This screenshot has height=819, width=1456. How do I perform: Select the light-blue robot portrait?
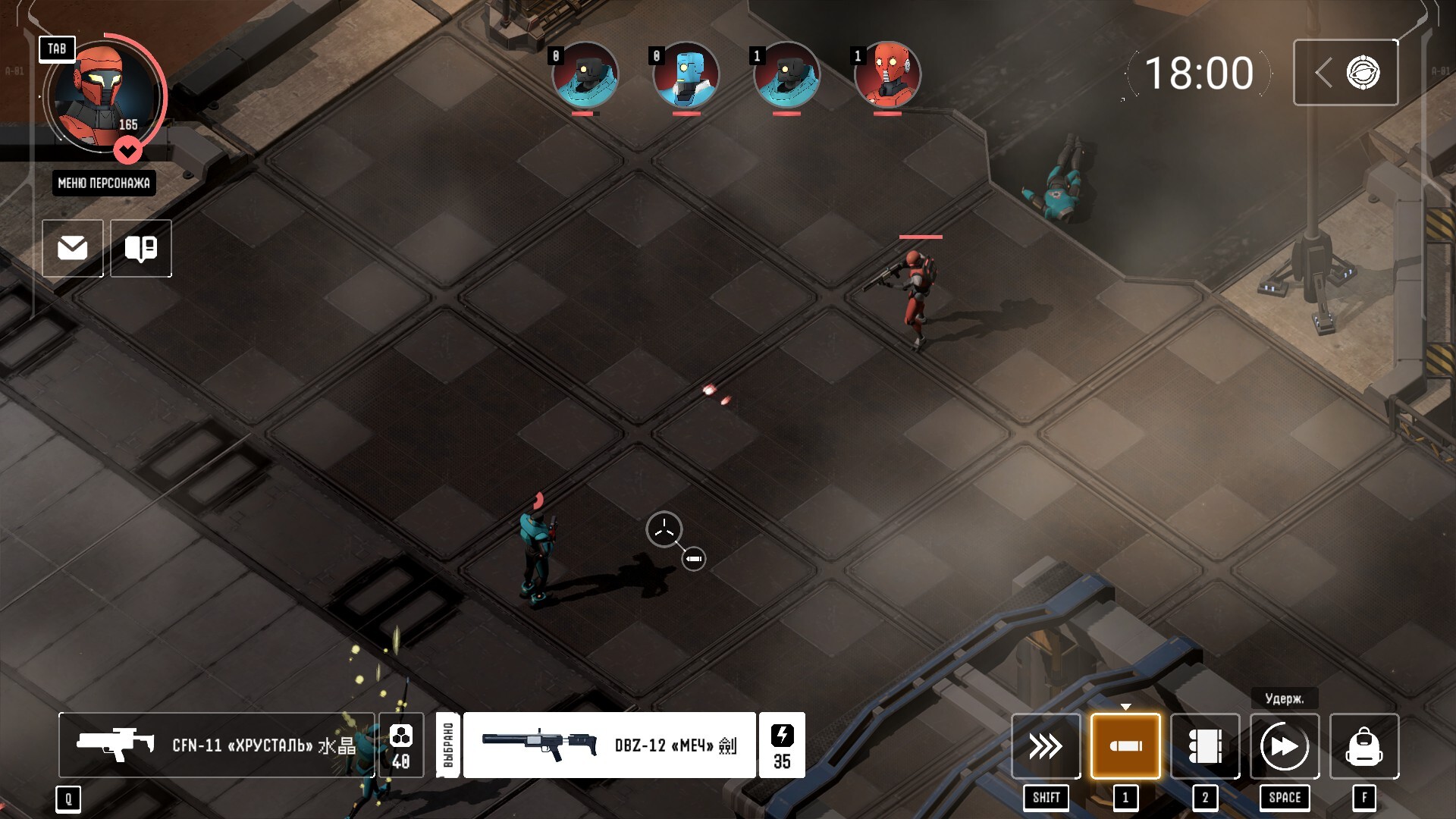tap(686, 74)
